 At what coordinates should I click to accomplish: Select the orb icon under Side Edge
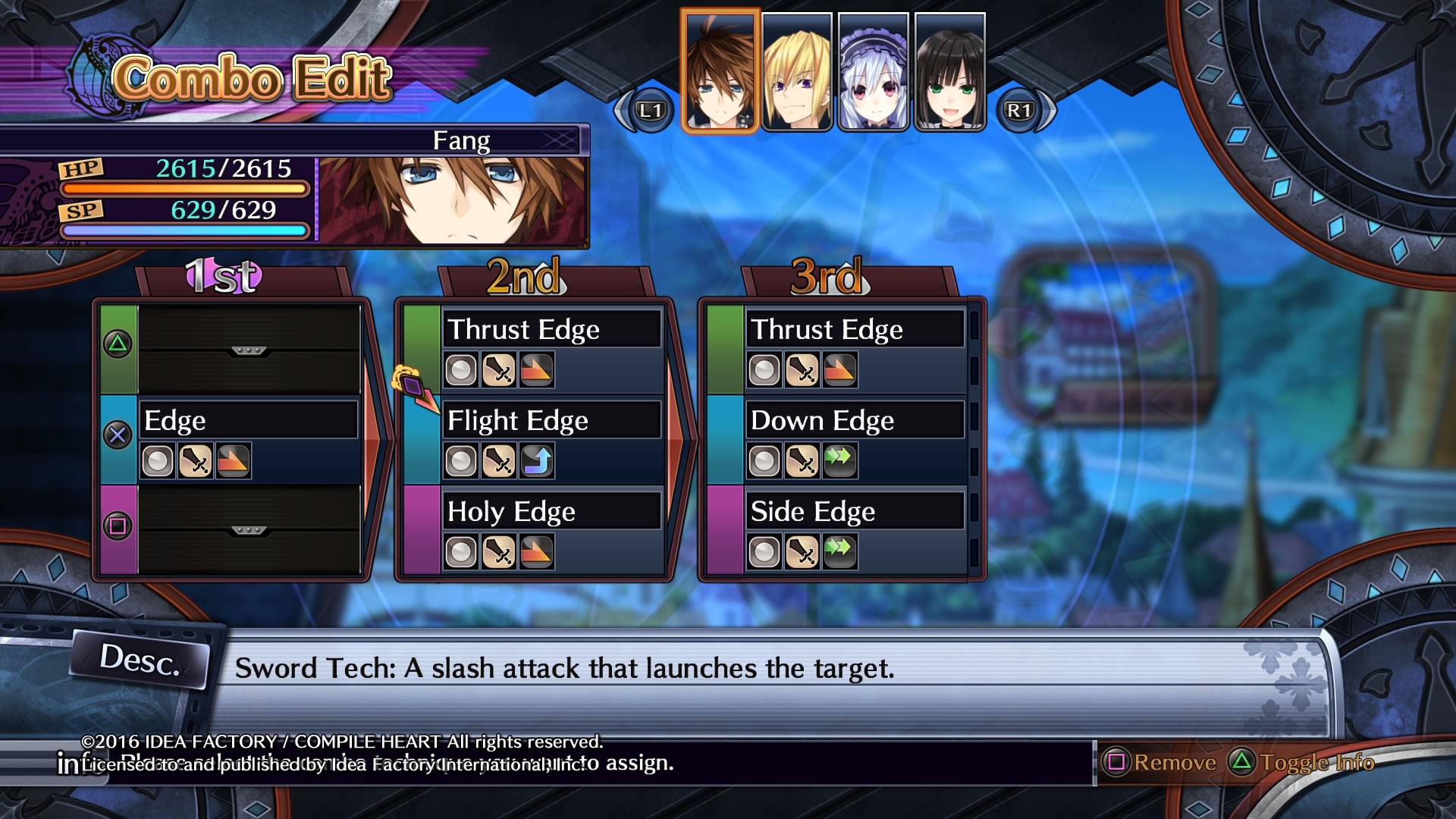pos(763,551)
